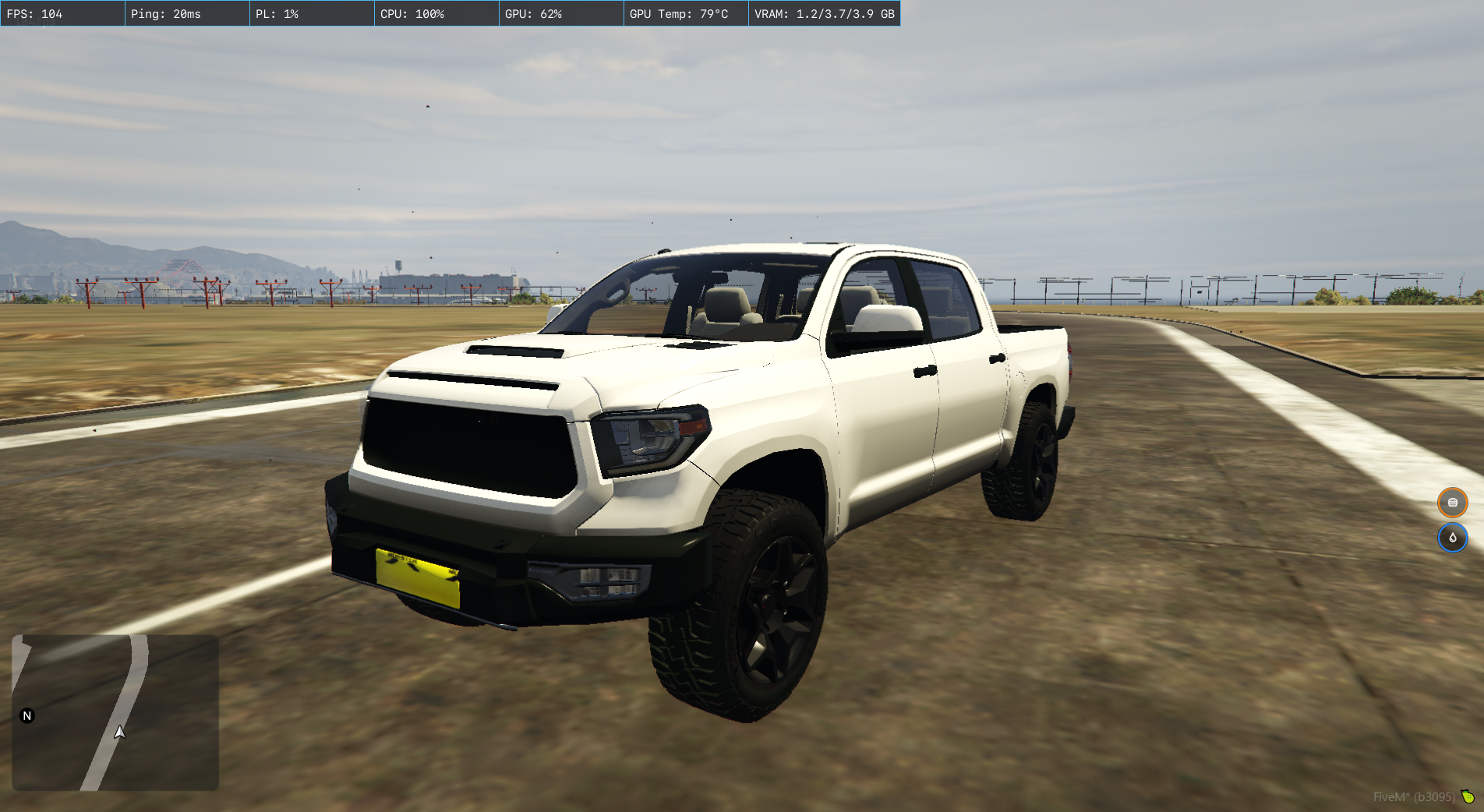The height and width of the screenshot is (812, 1484).
Task: Click the player arrow on the minimap
Action: [119, 732]
